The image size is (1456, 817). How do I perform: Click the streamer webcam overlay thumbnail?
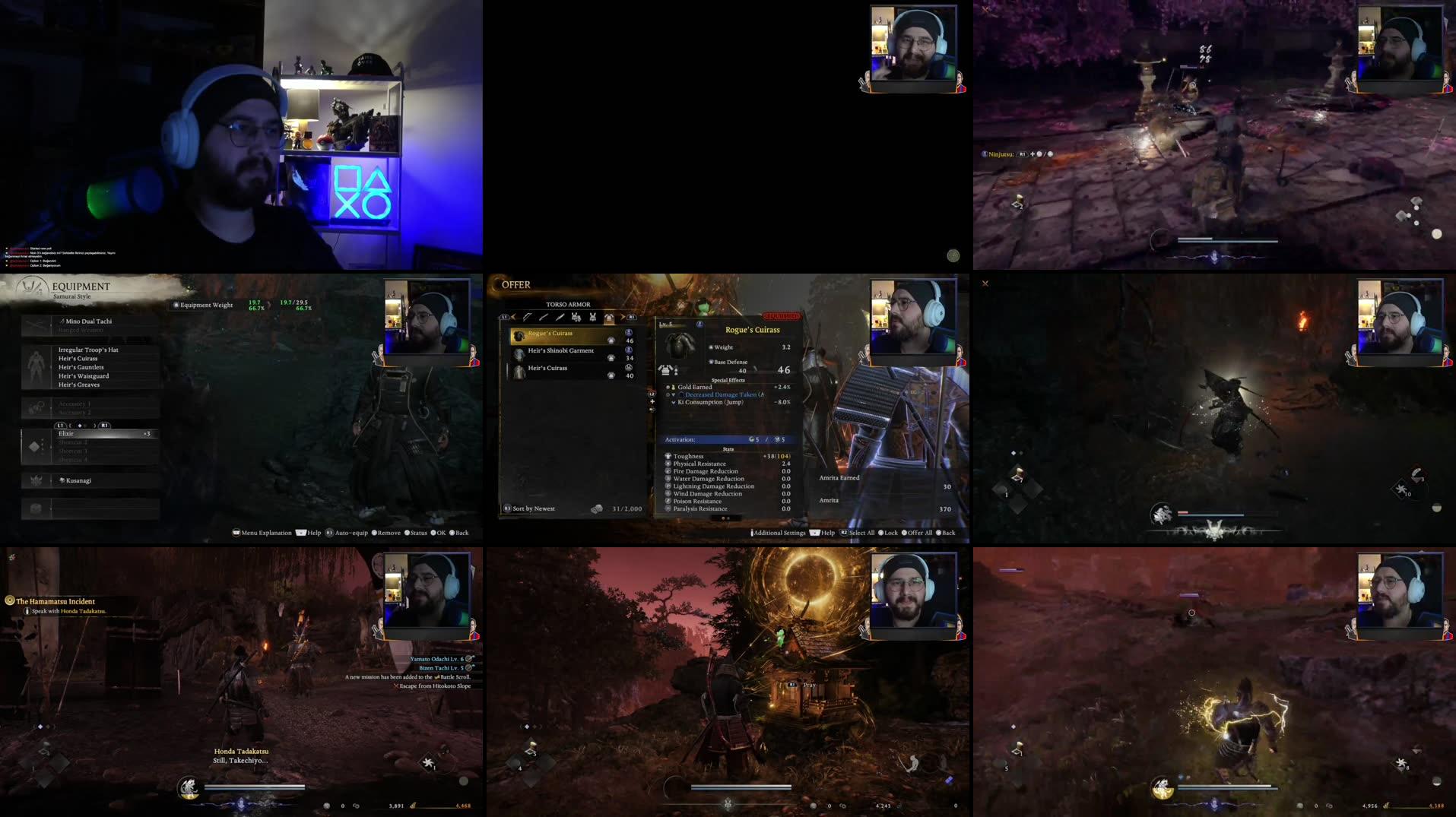912,44
